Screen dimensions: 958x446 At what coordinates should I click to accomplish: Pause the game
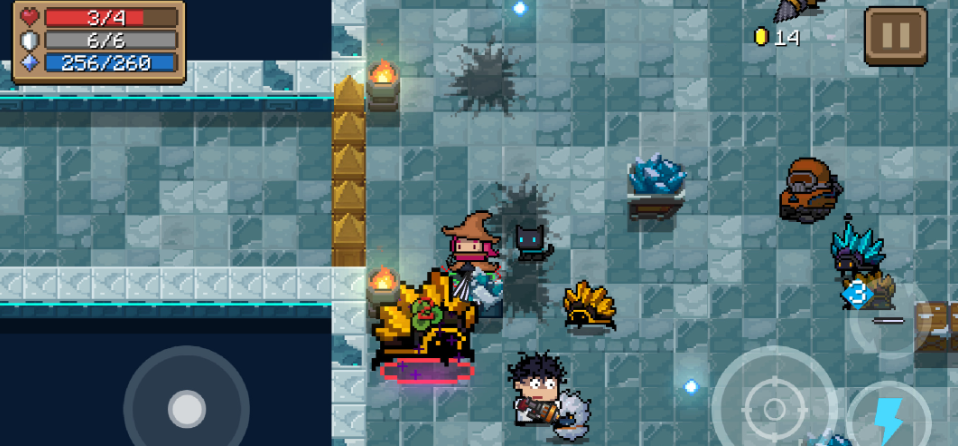coord(895,36)
